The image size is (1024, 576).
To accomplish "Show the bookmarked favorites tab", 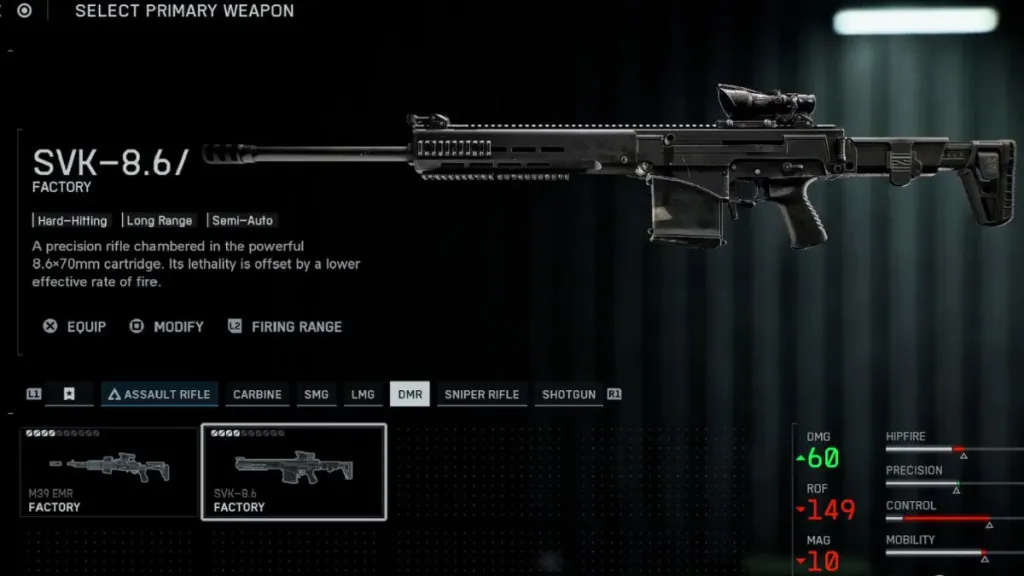I will (69, 394).
